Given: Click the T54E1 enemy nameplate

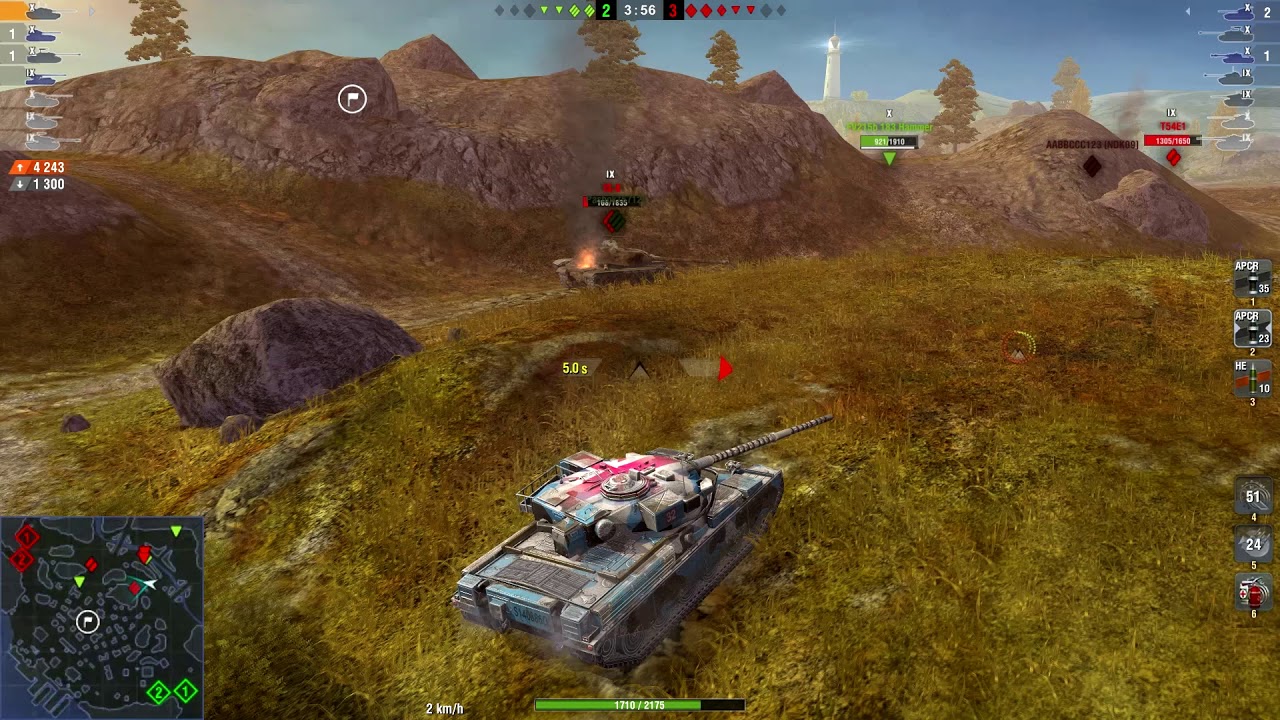Looking at the screenshot, I should (x=1171, y=126).
